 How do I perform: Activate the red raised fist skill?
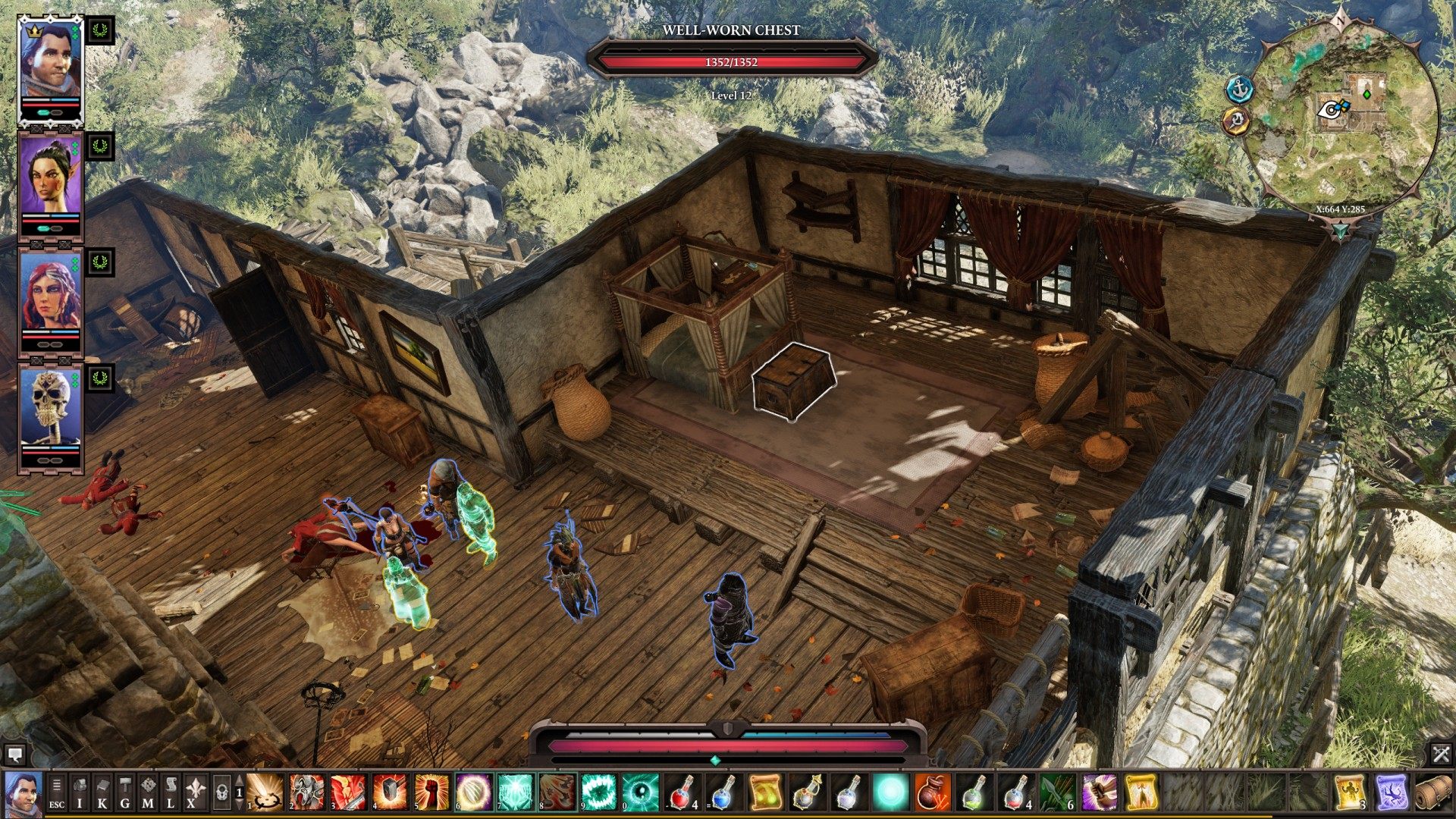point(432,792)
